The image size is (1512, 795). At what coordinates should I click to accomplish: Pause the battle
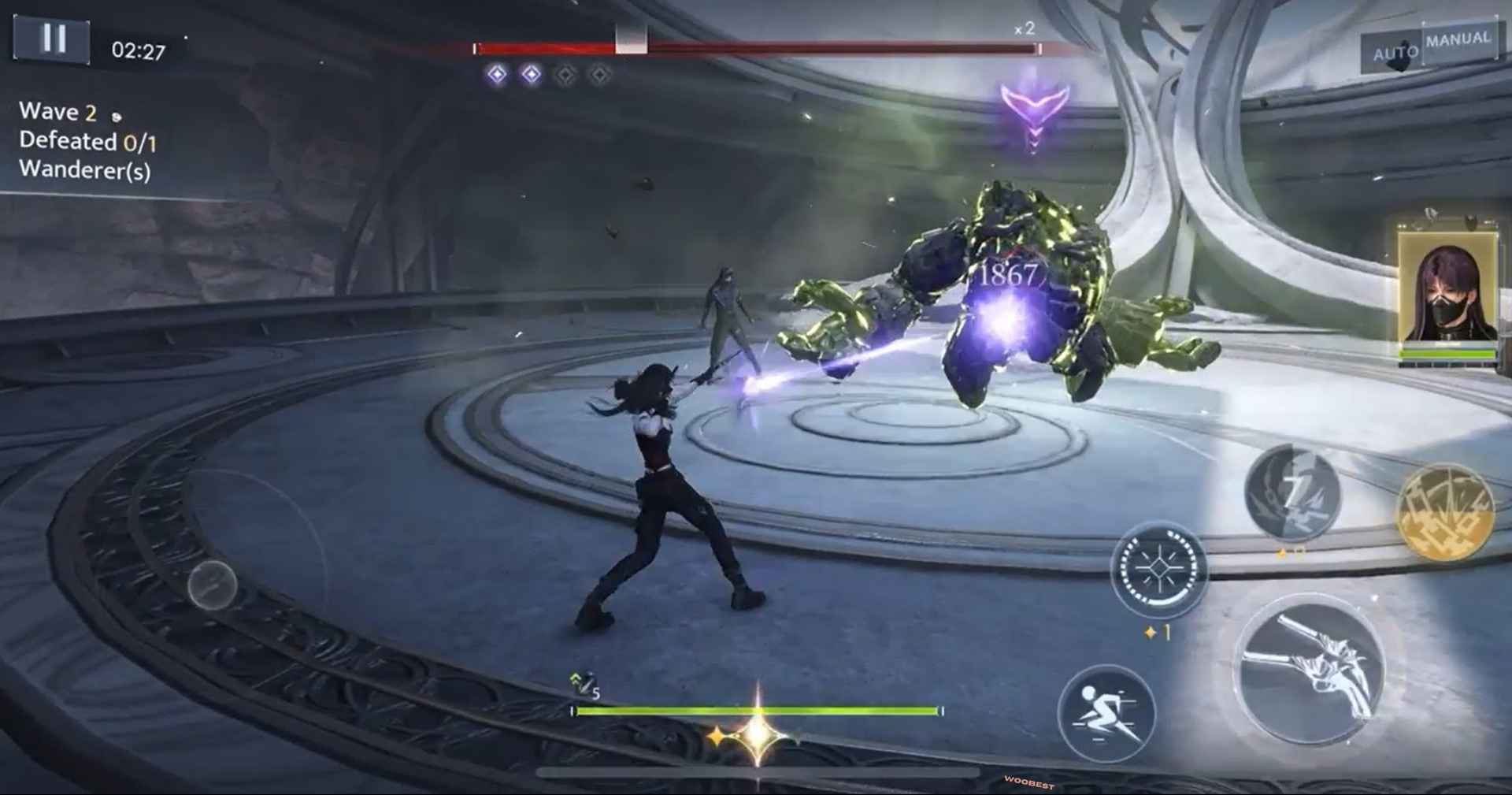52,39
